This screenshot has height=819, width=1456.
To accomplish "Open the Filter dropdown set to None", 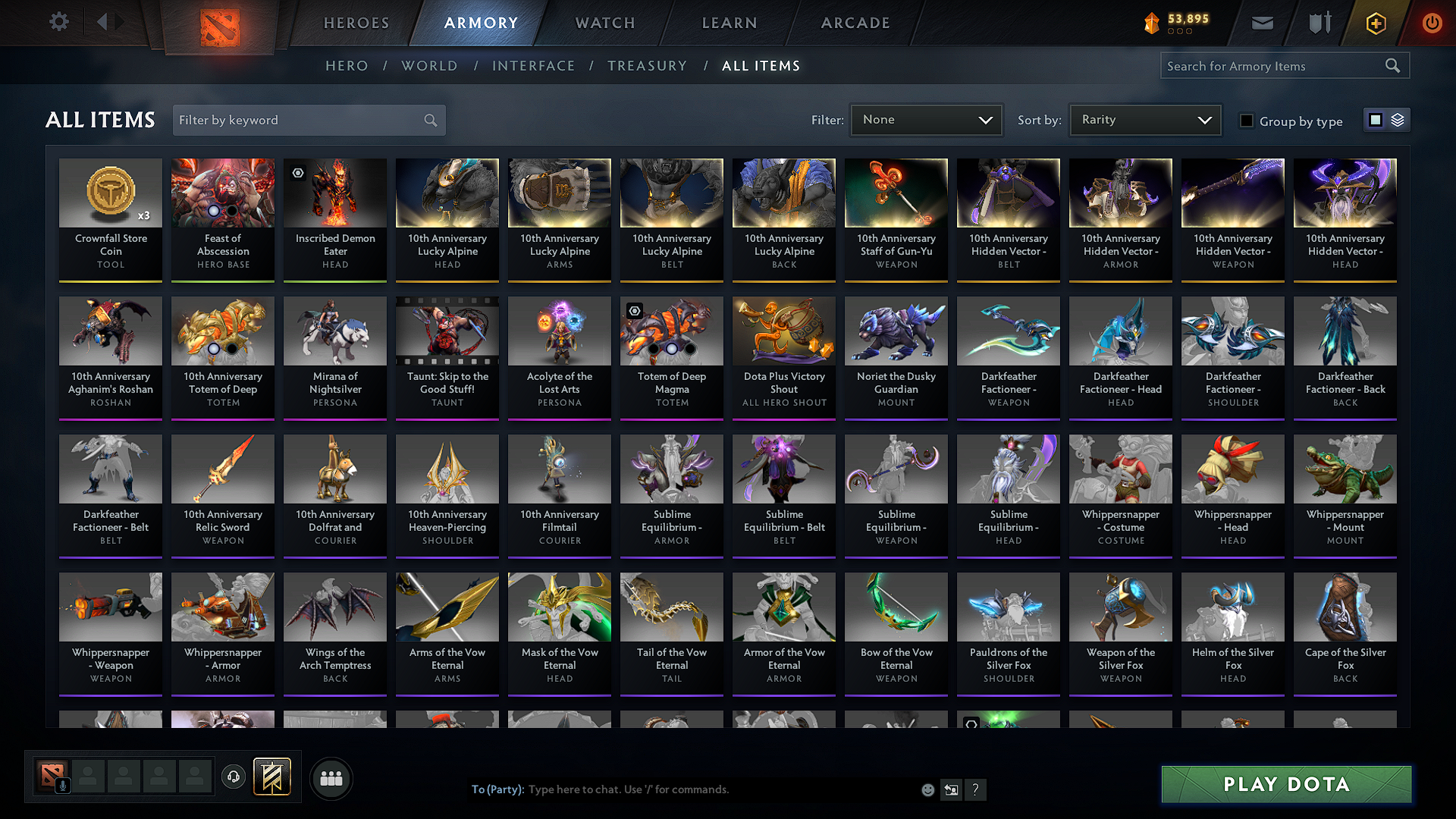I will pos(926,119).
